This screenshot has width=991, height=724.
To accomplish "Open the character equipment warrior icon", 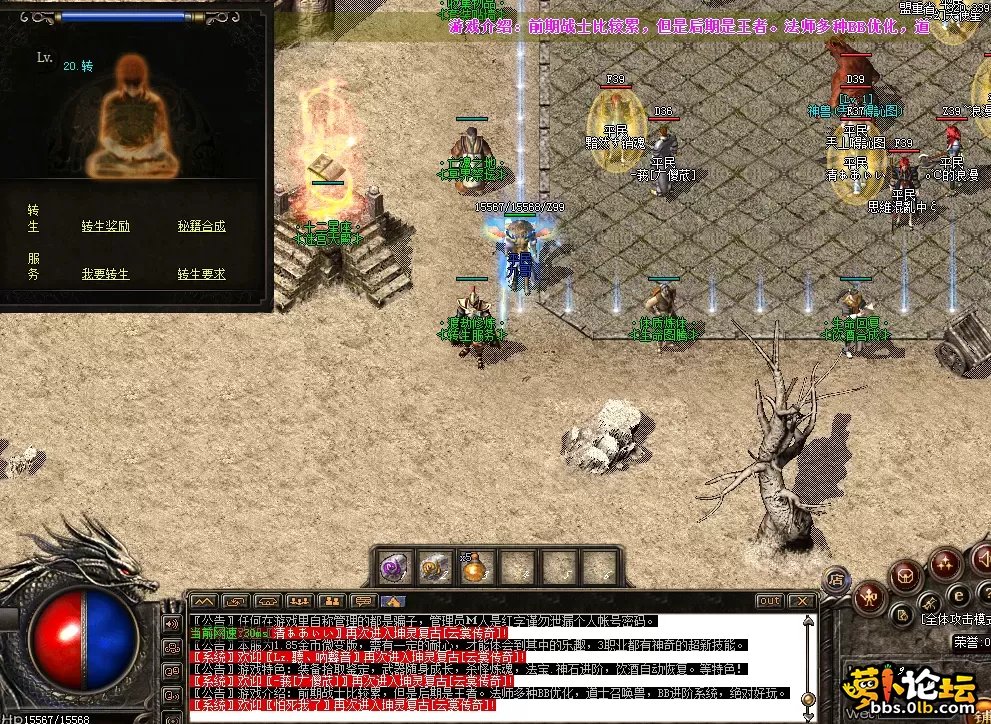I will (870, 596).
